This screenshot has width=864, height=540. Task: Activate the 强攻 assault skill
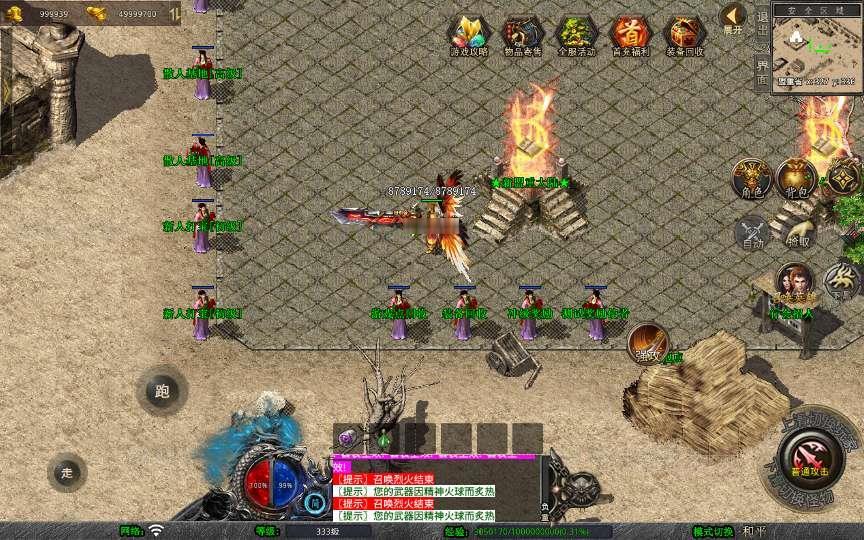point(648,342)
